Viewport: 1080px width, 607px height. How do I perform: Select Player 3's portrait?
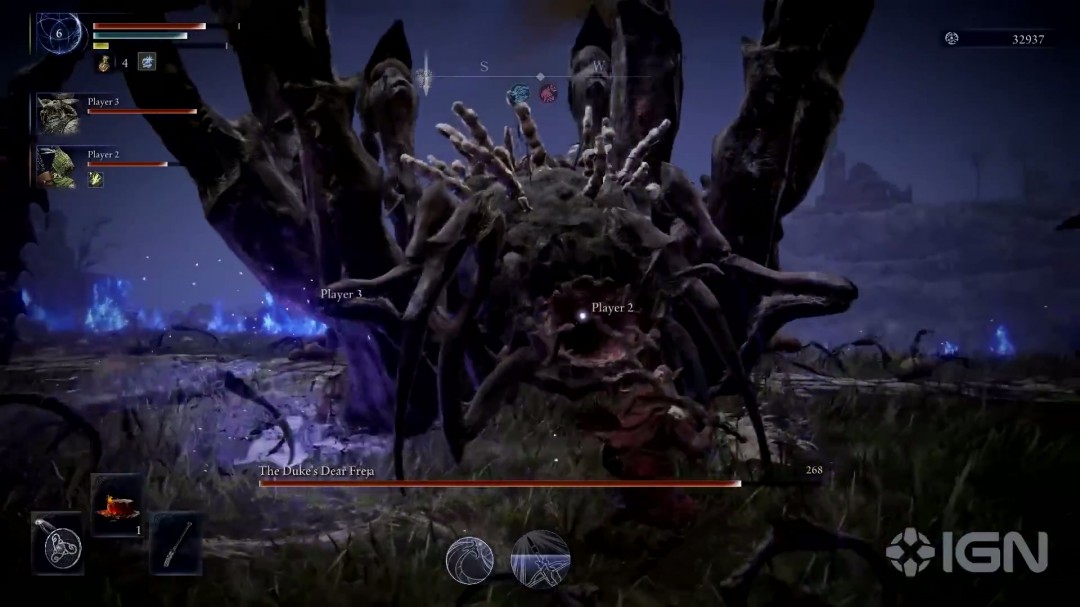(59, 114)
